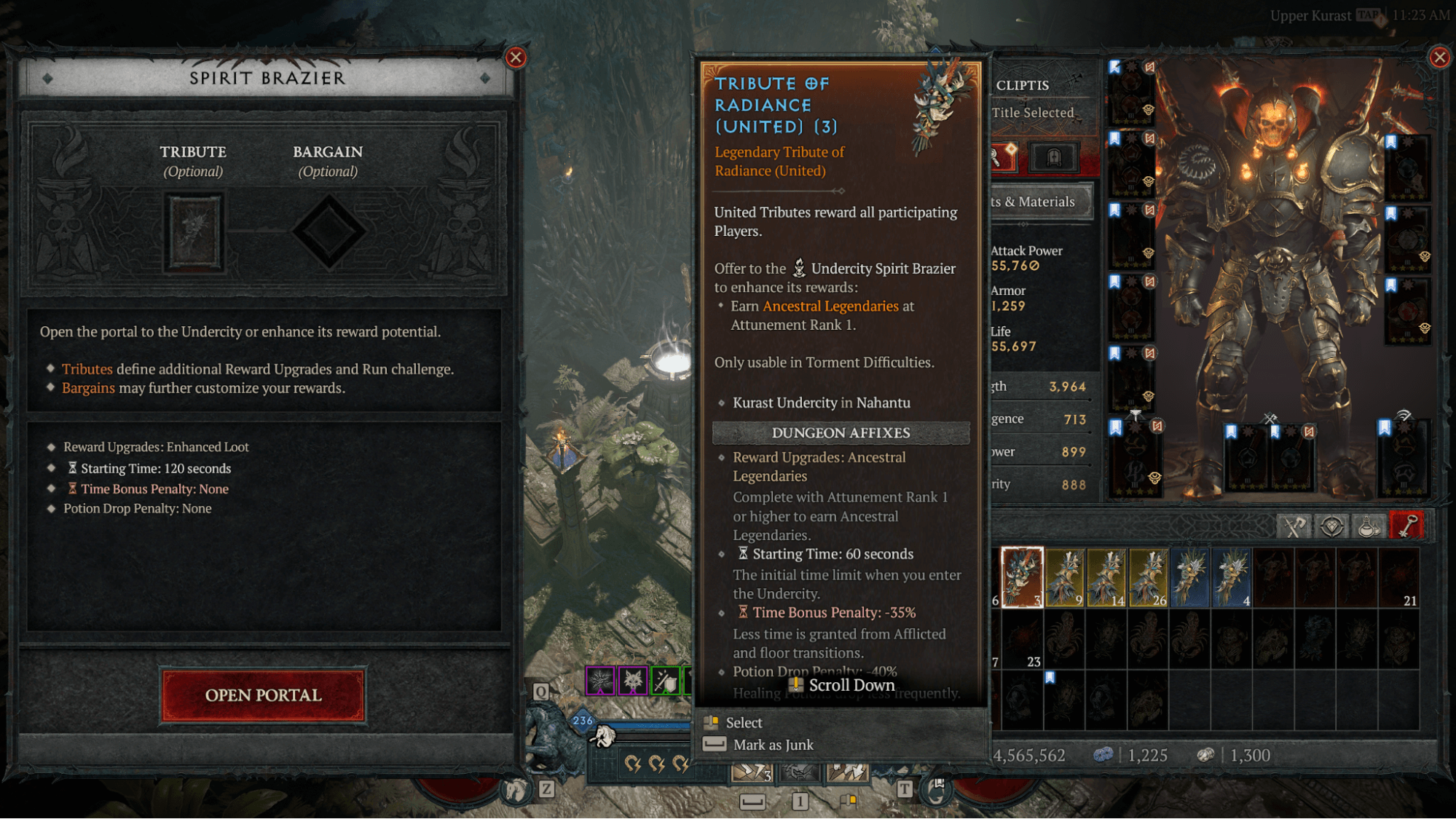Open the journal spiral icon beside the minimap
This screenshot has height=819, width=1456.
[934, 794]
